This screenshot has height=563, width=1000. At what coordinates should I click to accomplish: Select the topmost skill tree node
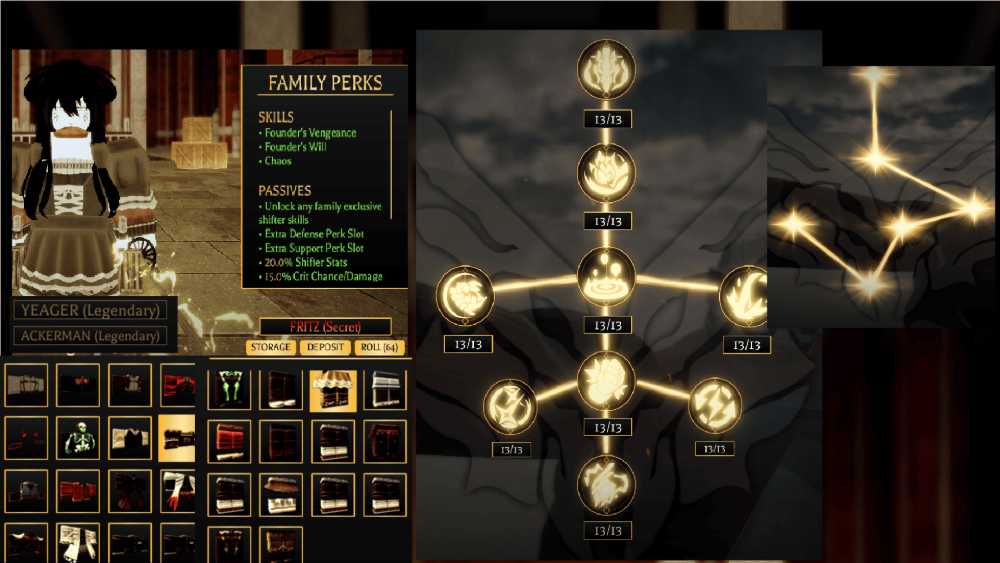(x=606, y=69)
